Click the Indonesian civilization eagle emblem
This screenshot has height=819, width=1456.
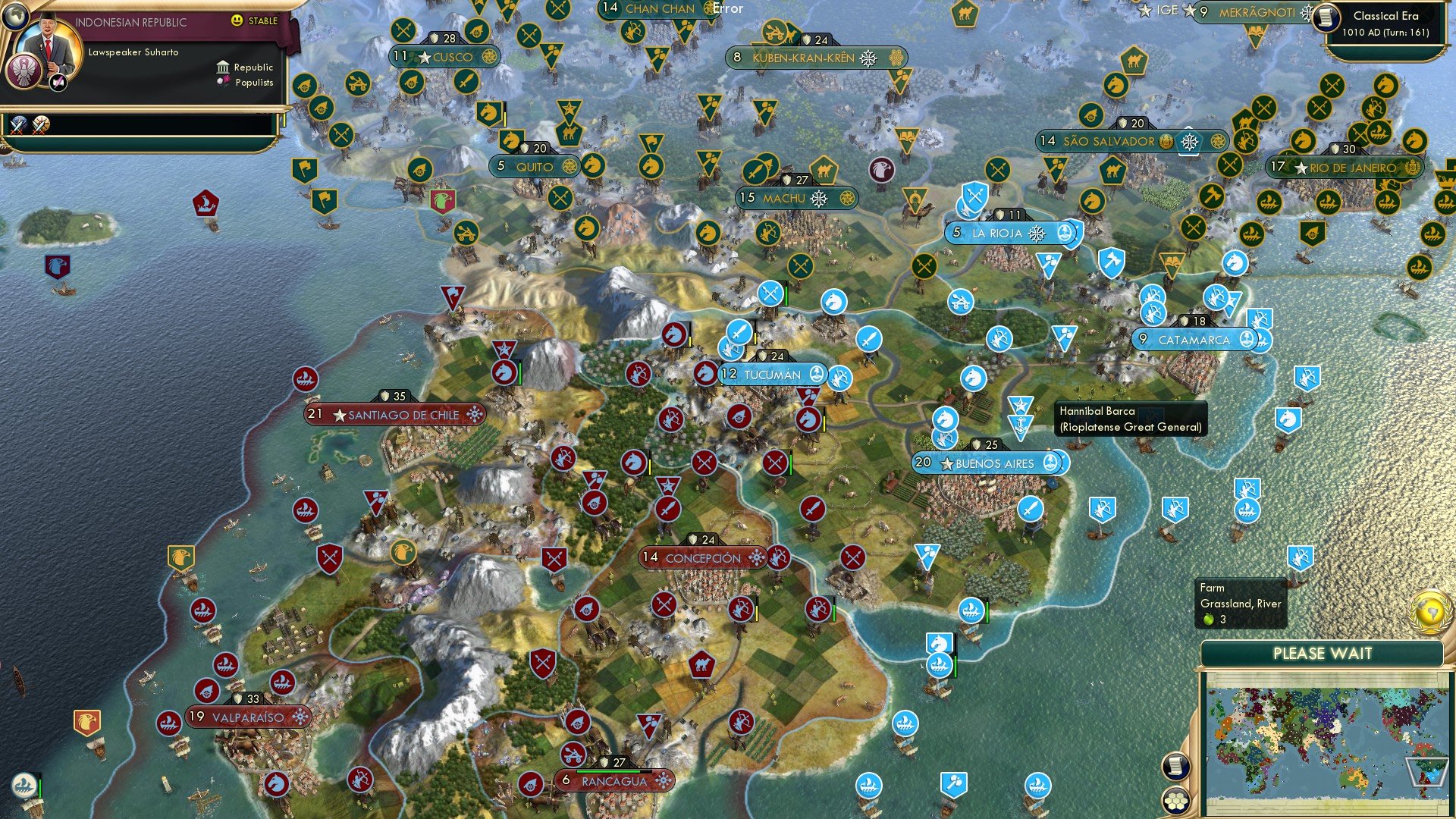point(24,70)
